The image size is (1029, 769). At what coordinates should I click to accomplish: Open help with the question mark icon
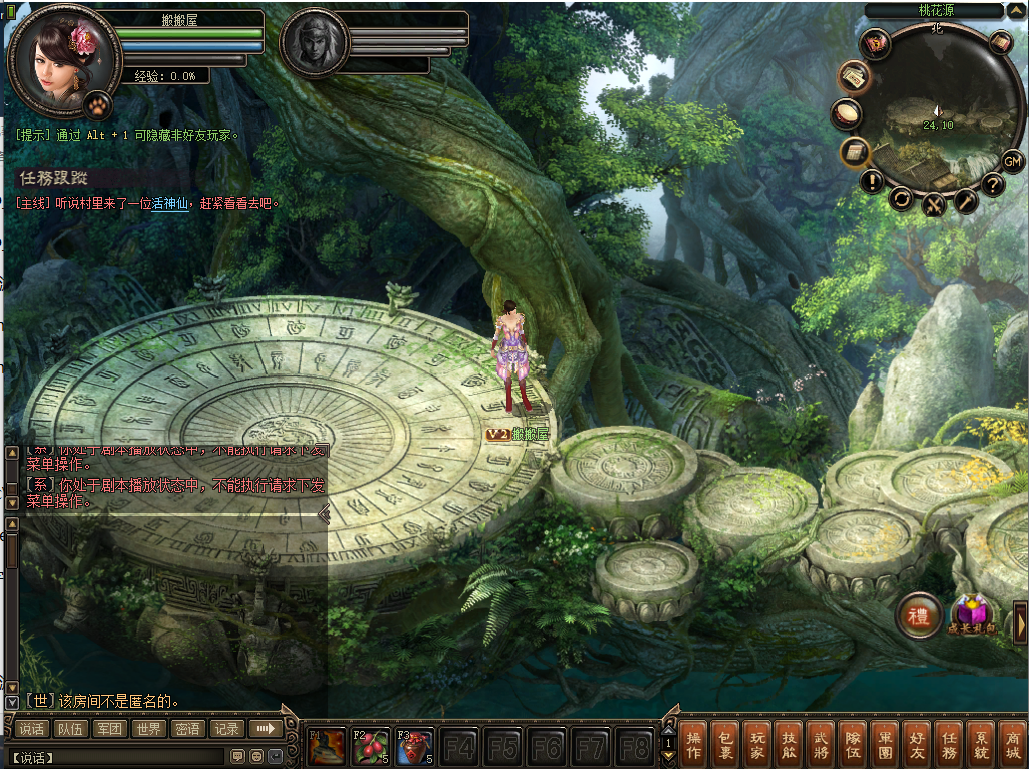tap(991, 184)
